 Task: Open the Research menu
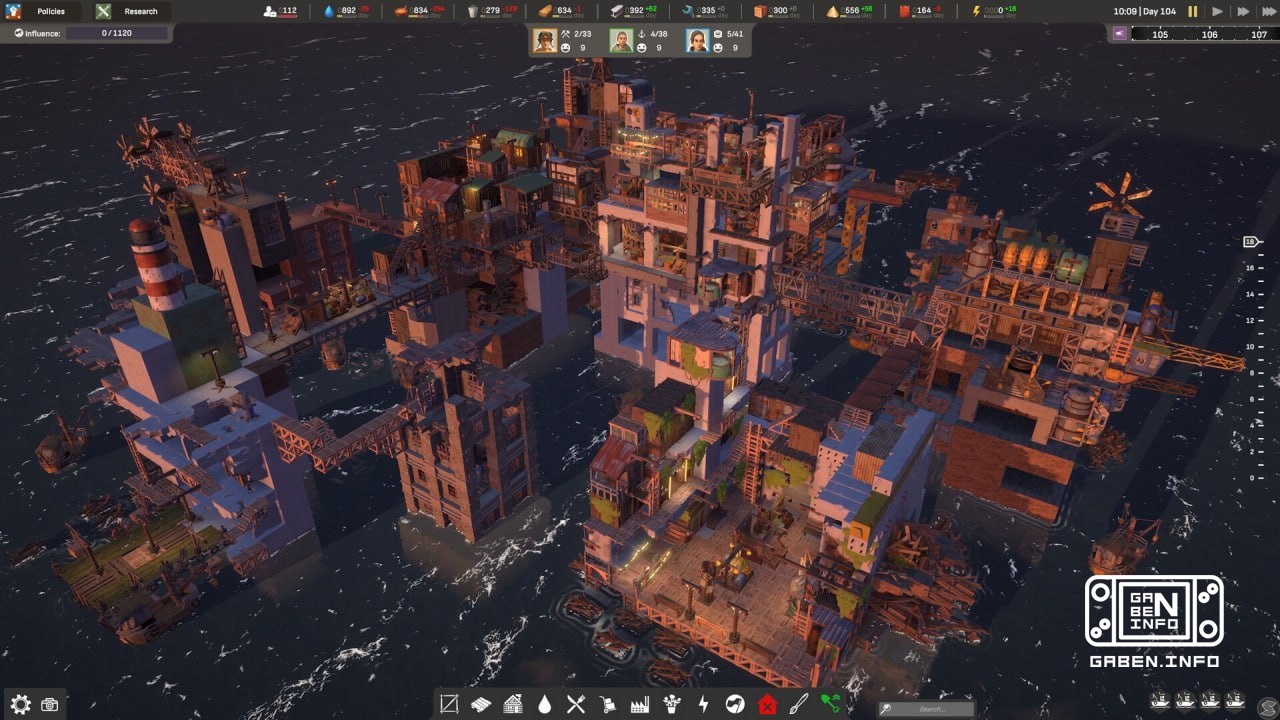click(x=130, y=11)
